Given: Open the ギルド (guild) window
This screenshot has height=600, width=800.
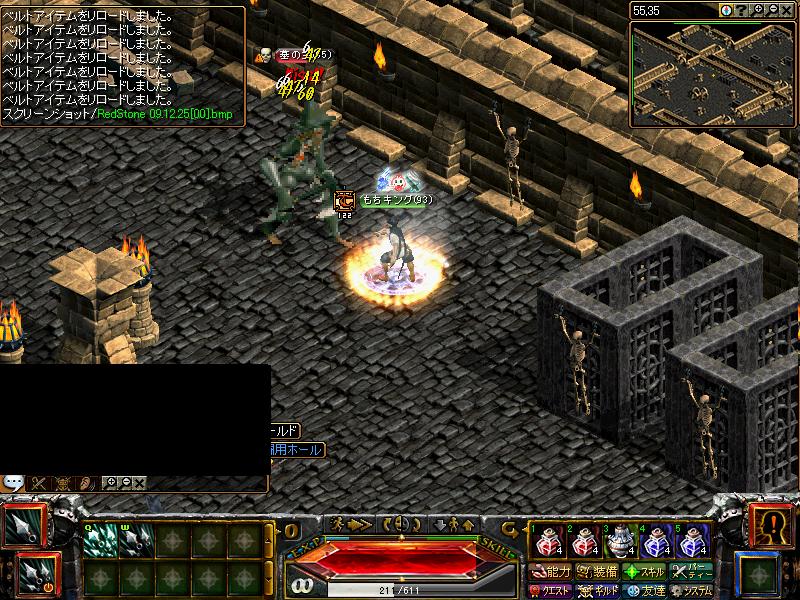Looking at the screenshot, I should coord(598,590).
